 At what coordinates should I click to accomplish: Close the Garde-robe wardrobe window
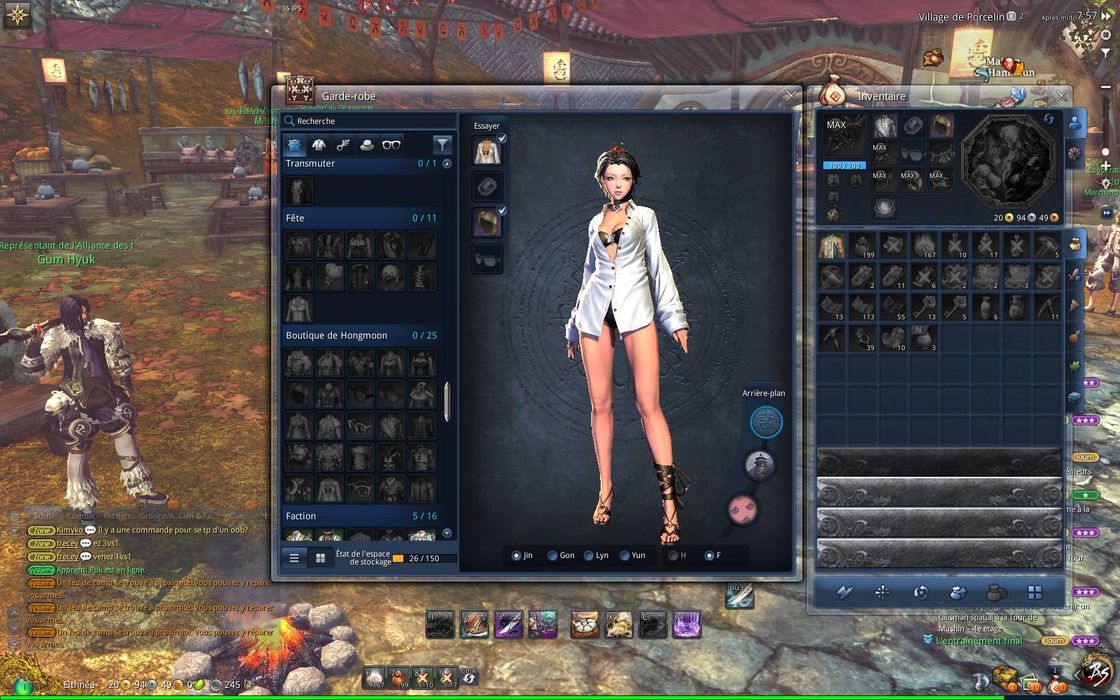pos(791,96)
